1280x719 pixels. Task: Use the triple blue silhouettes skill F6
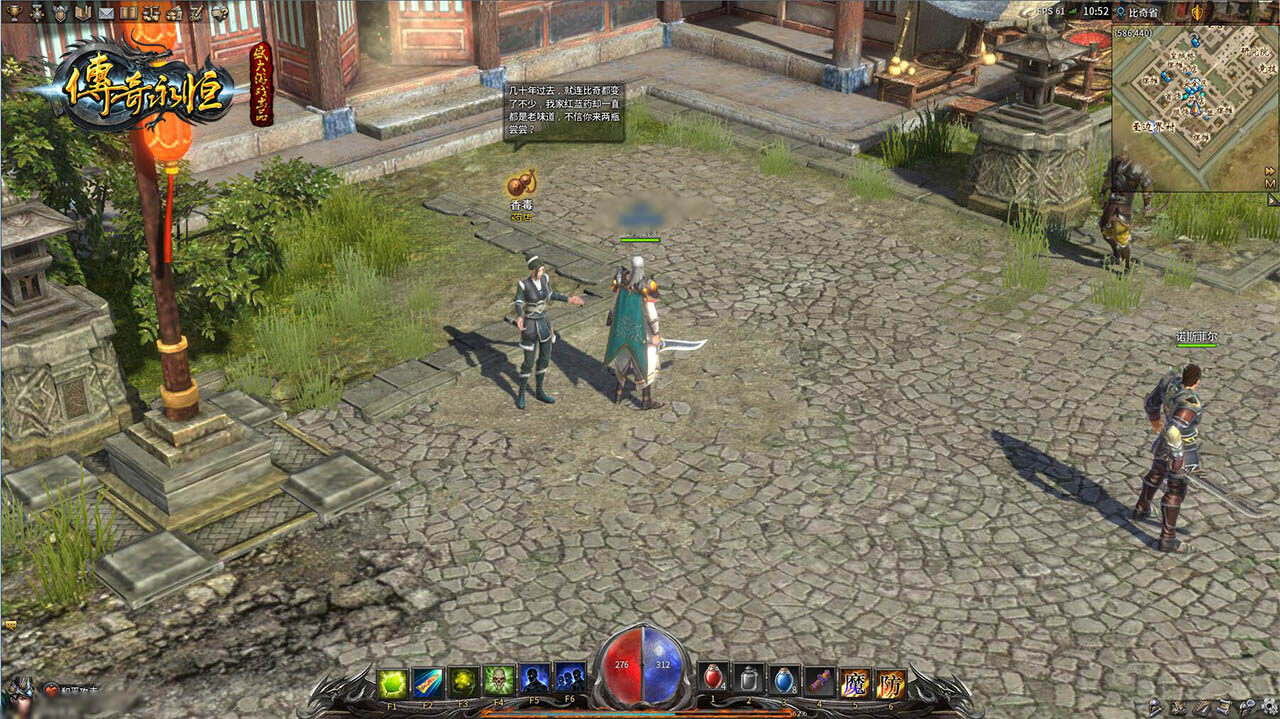pos(570,679)
